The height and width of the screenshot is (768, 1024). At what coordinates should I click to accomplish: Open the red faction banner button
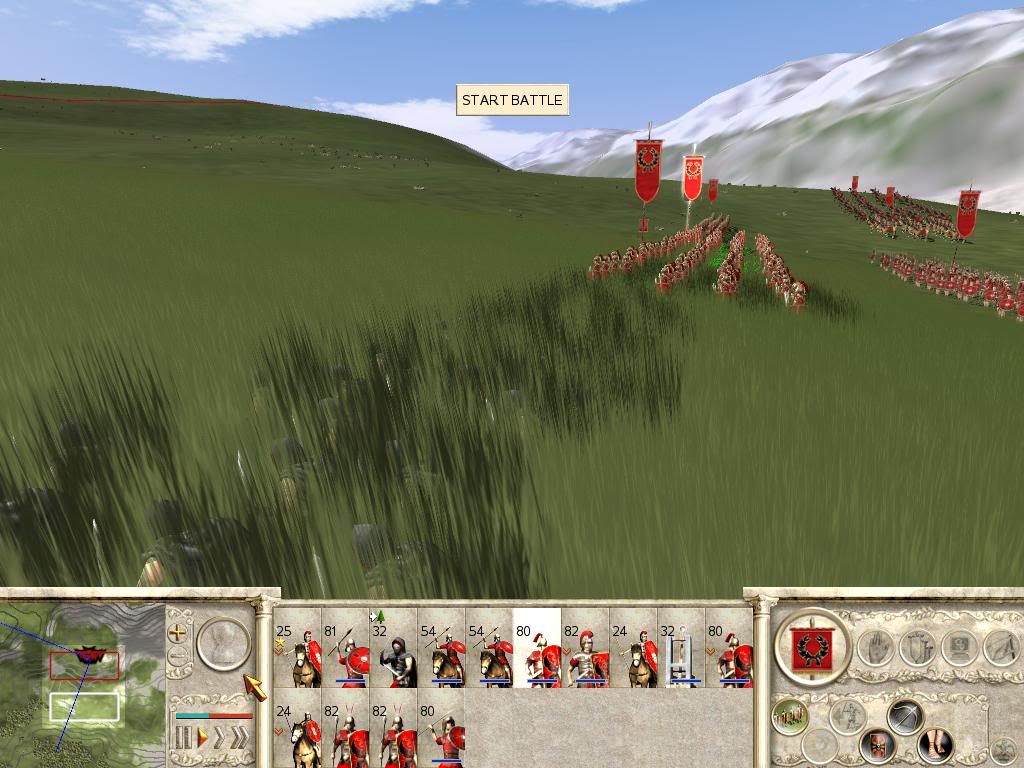pyautogui.click(x=812, y=648)
